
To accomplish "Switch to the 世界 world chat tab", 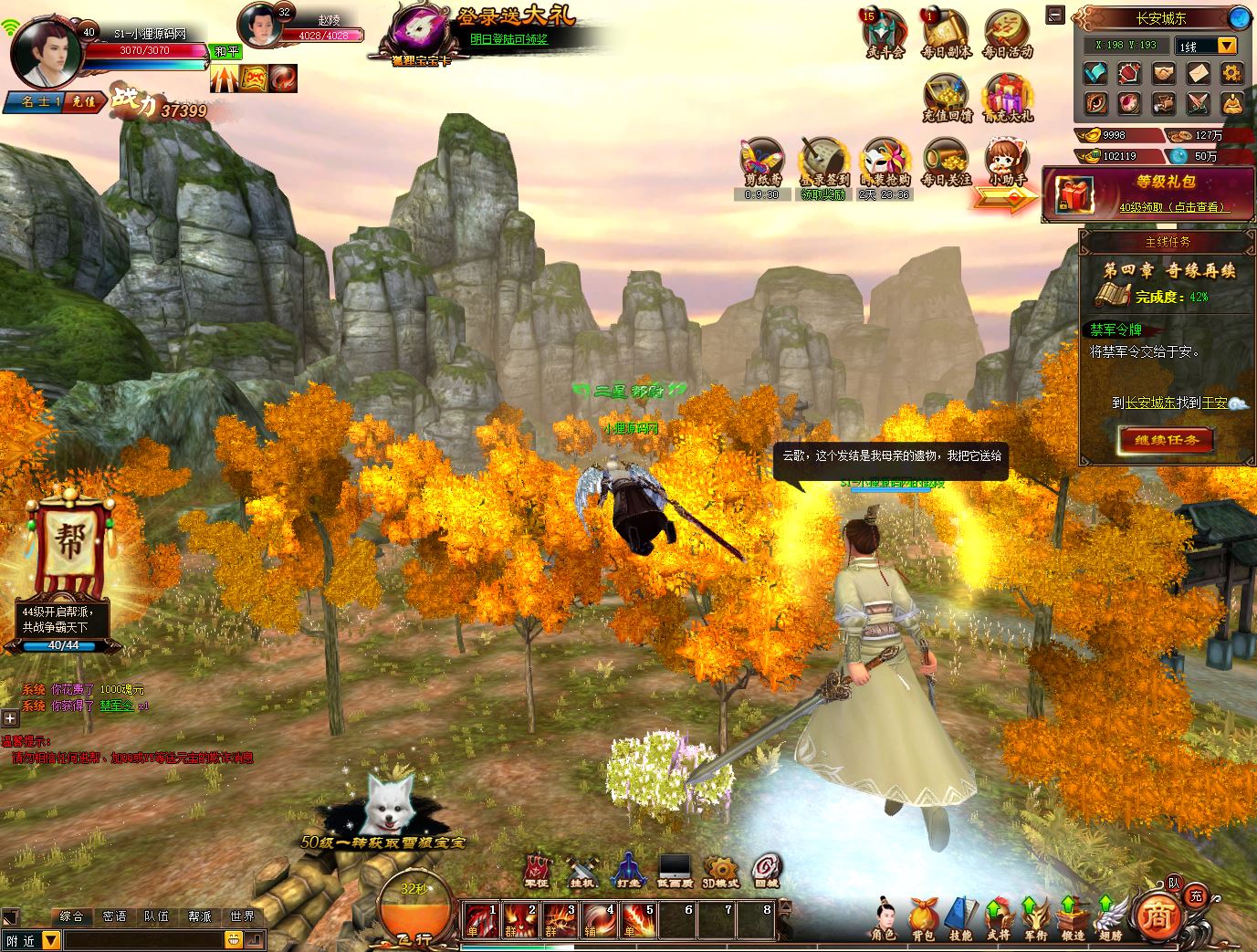I will (x=243, y=916).
